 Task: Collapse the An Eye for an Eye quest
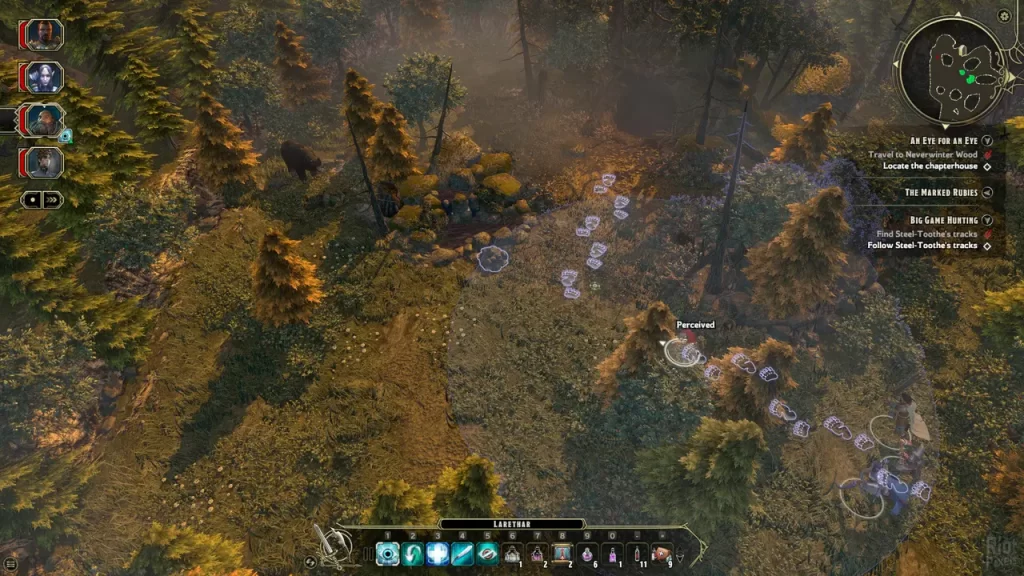(987, 141)
